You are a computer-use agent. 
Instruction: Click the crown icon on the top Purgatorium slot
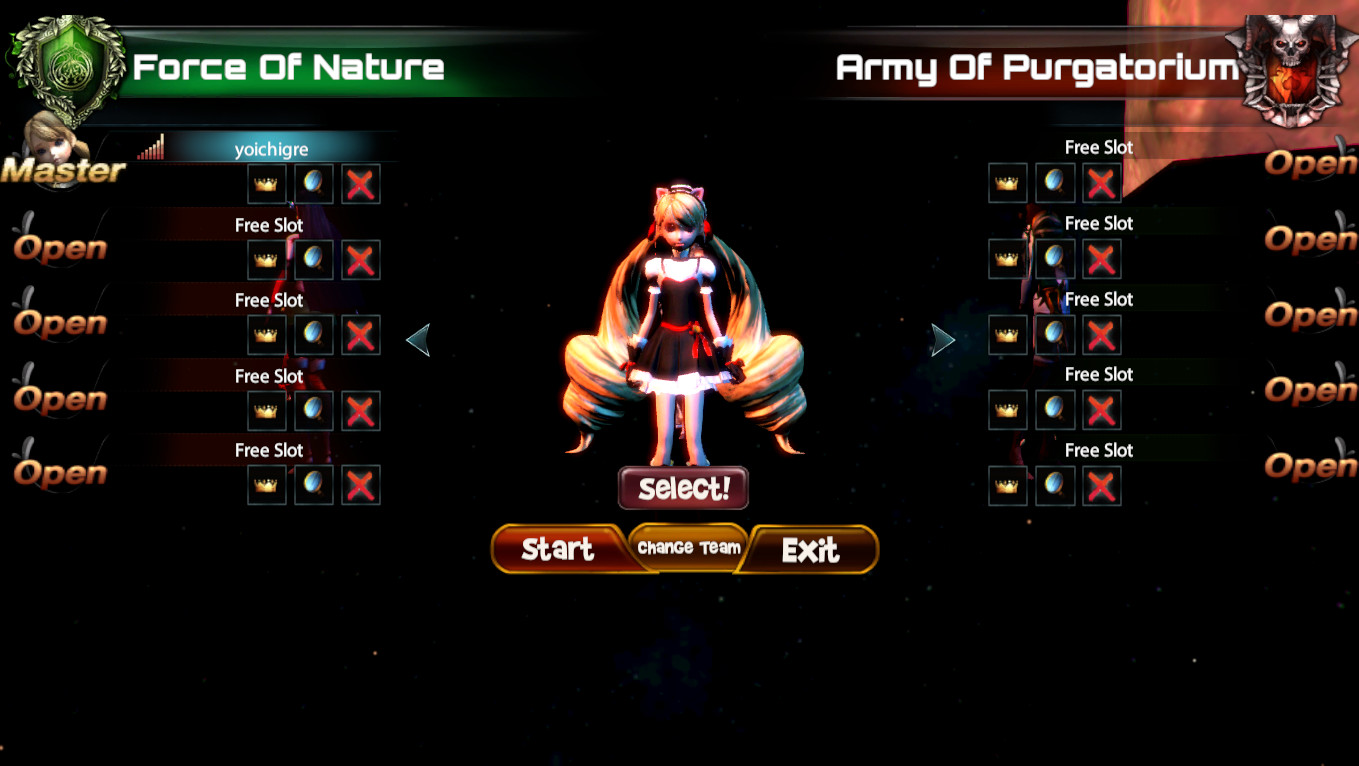pos(1007,182)
